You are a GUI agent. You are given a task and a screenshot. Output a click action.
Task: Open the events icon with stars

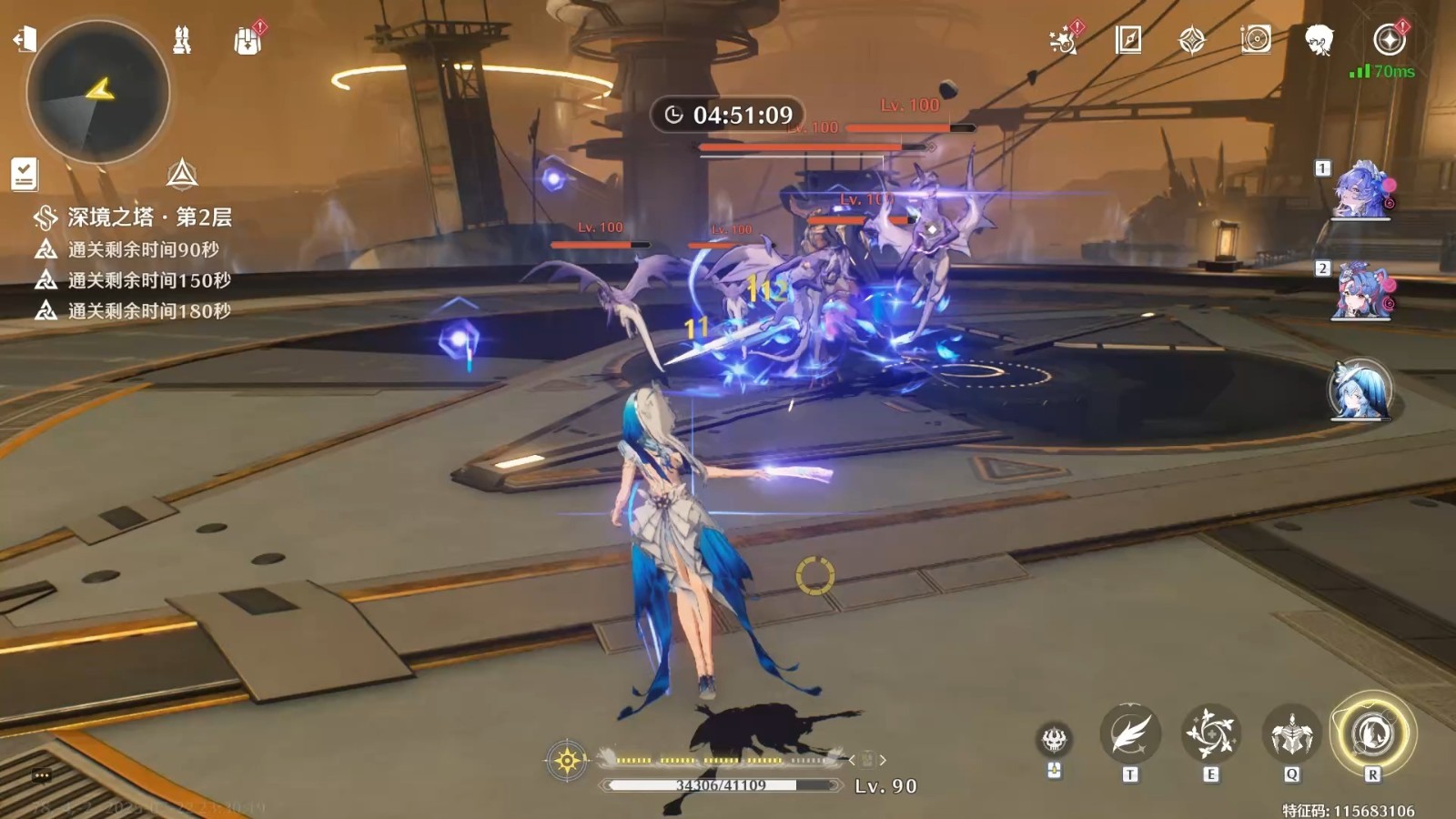pyautogui.click(x=1063, y=40)
